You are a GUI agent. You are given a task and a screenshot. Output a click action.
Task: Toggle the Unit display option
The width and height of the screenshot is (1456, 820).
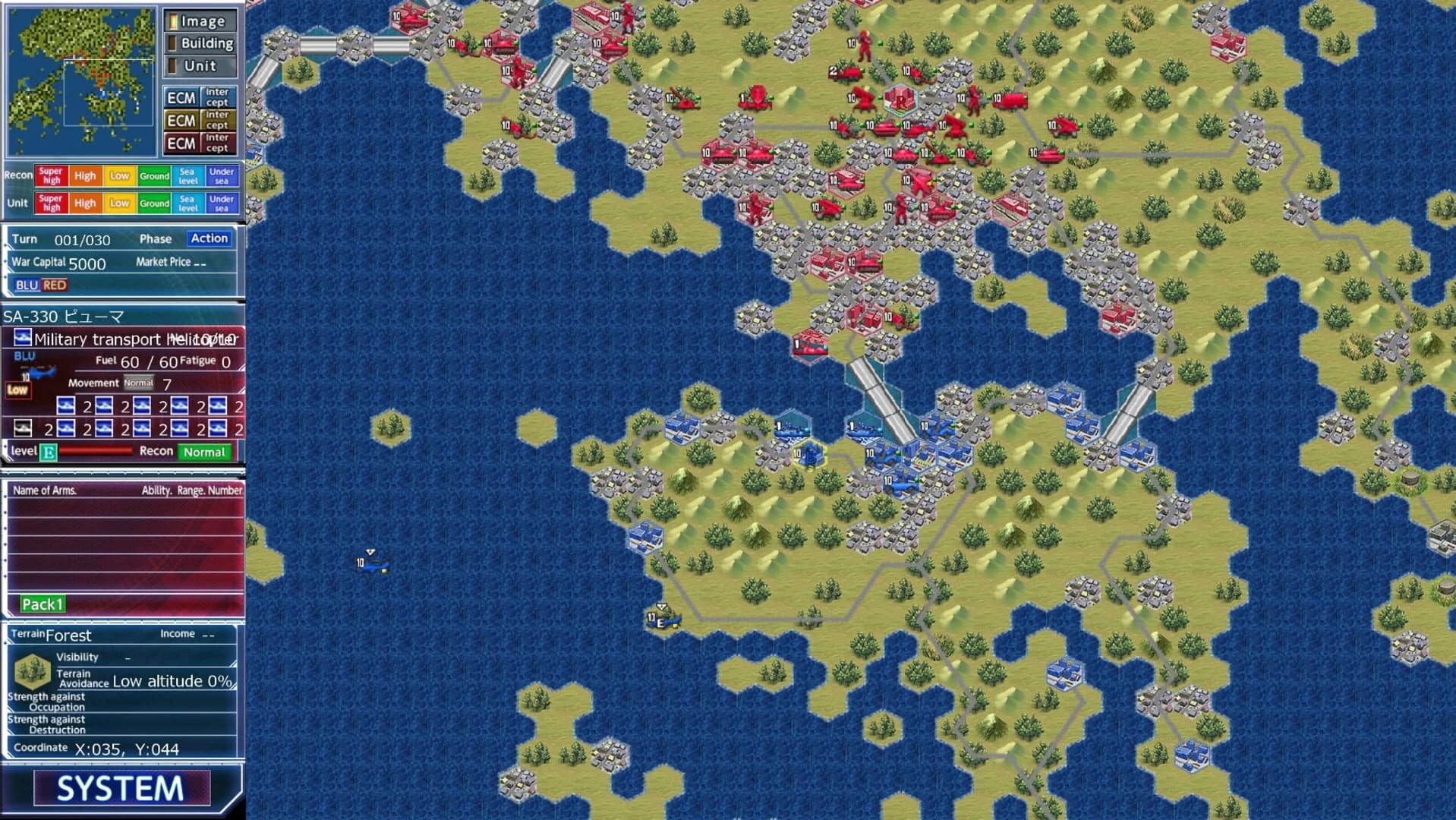200,66
